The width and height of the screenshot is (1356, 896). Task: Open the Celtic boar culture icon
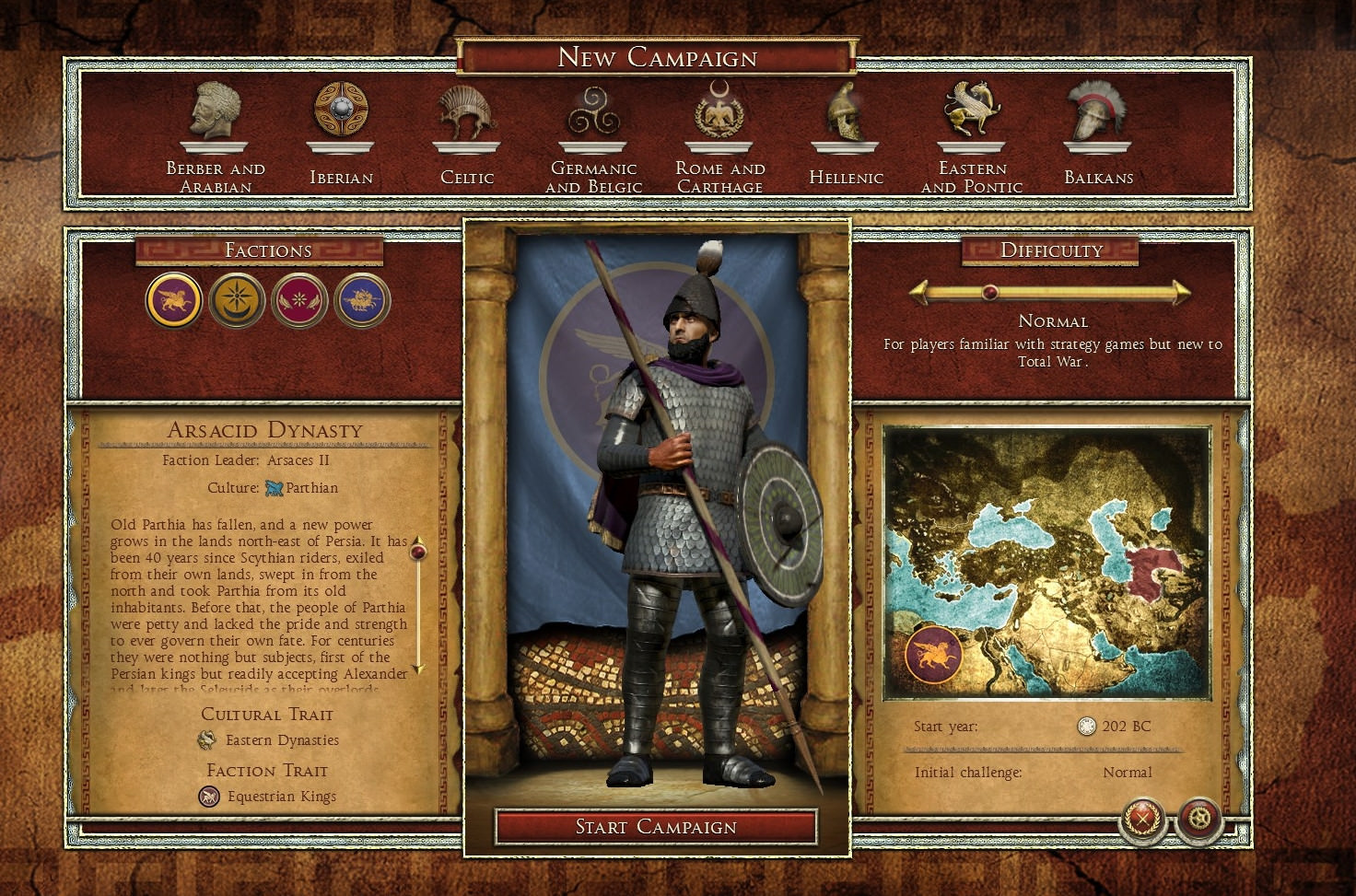pos(465,111)
